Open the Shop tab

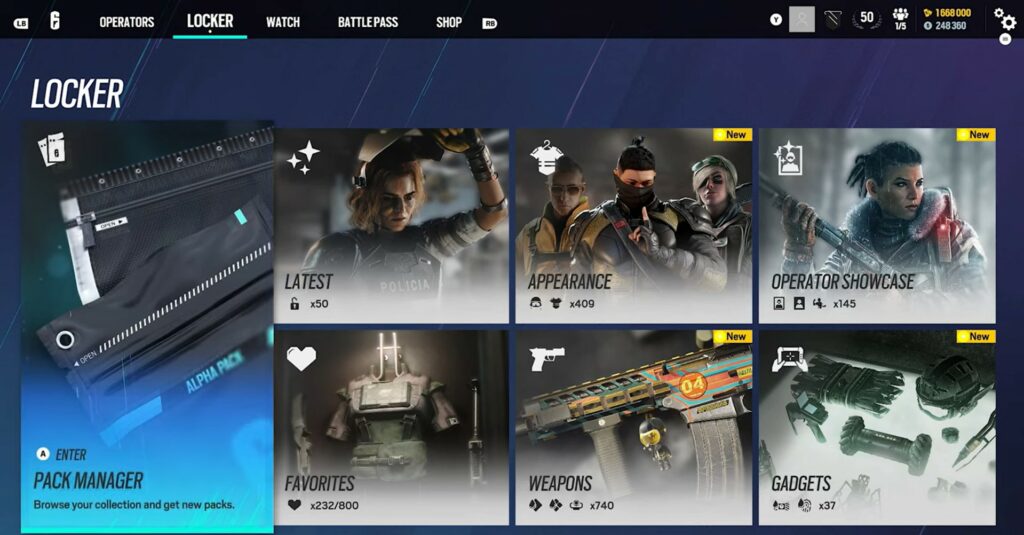(449, 22)
